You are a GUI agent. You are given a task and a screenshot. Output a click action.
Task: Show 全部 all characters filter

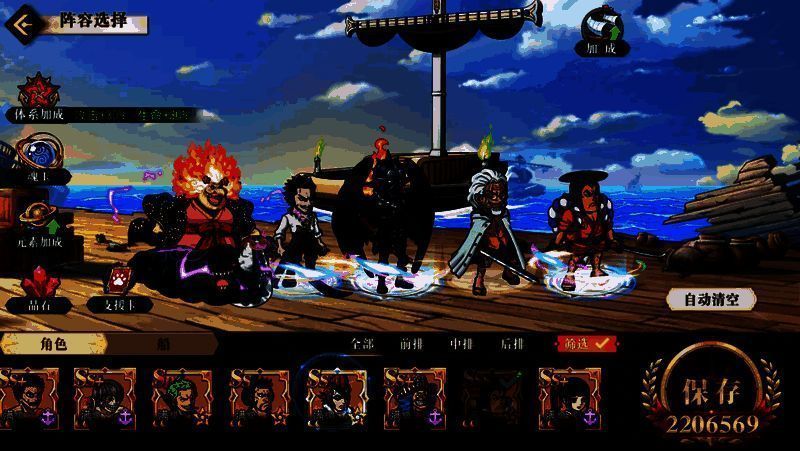(362, 343)
